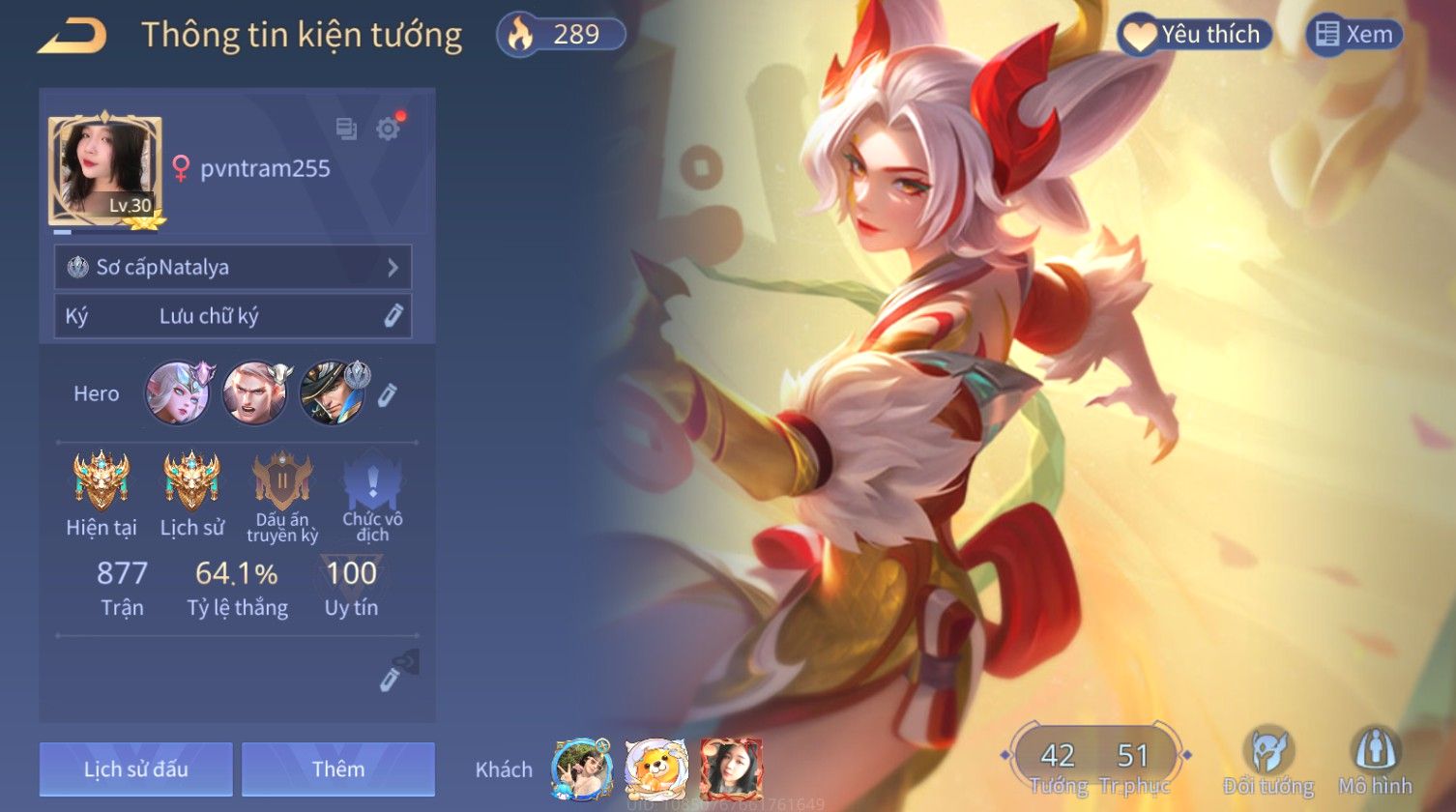Click the player avatar portrait

(x=105, y=171)
